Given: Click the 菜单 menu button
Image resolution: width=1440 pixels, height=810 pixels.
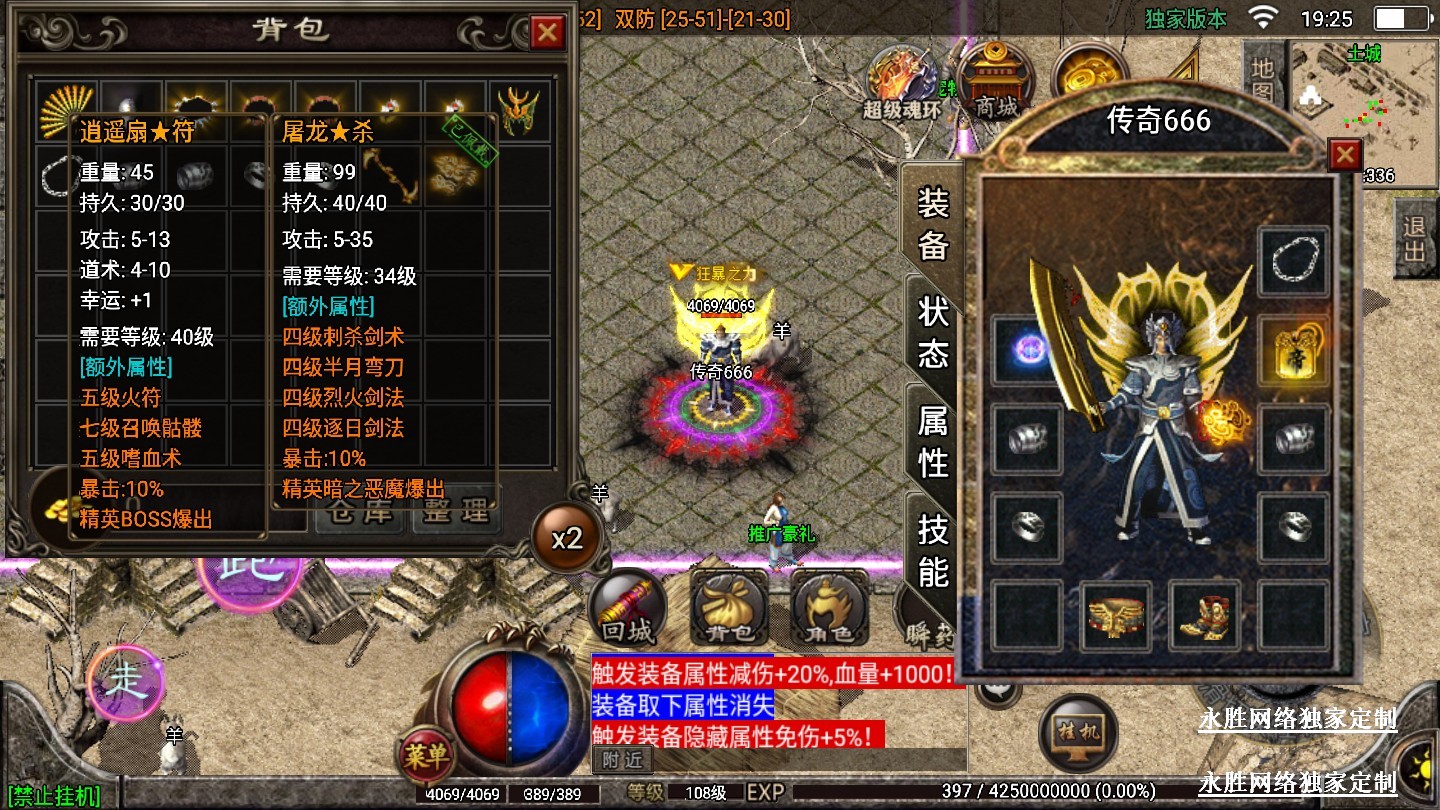Looking at the screenshot, I should pyautogui.click(x=427, y=756).
